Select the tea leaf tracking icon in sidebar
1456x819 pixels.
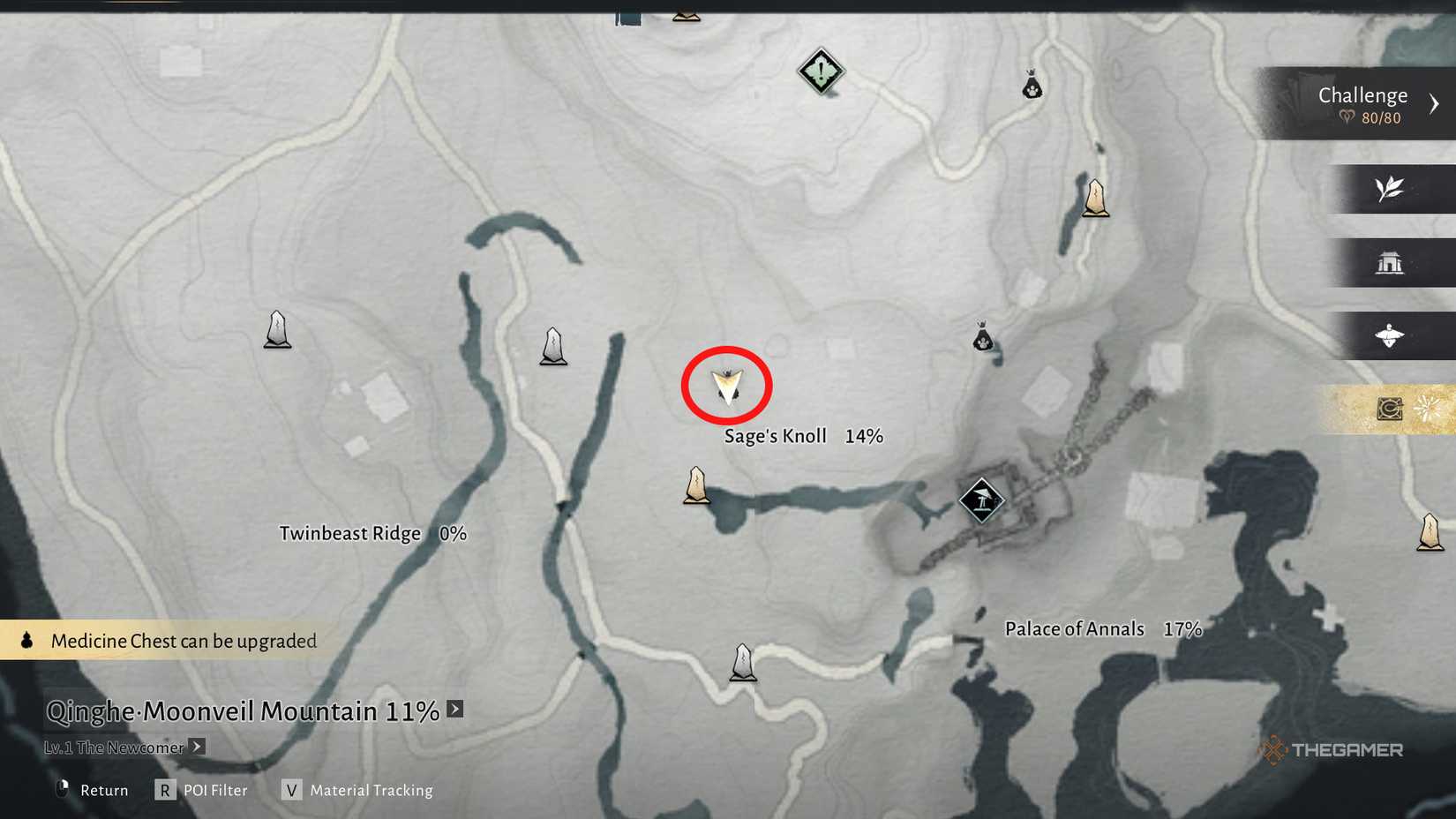pos(1390,191)
